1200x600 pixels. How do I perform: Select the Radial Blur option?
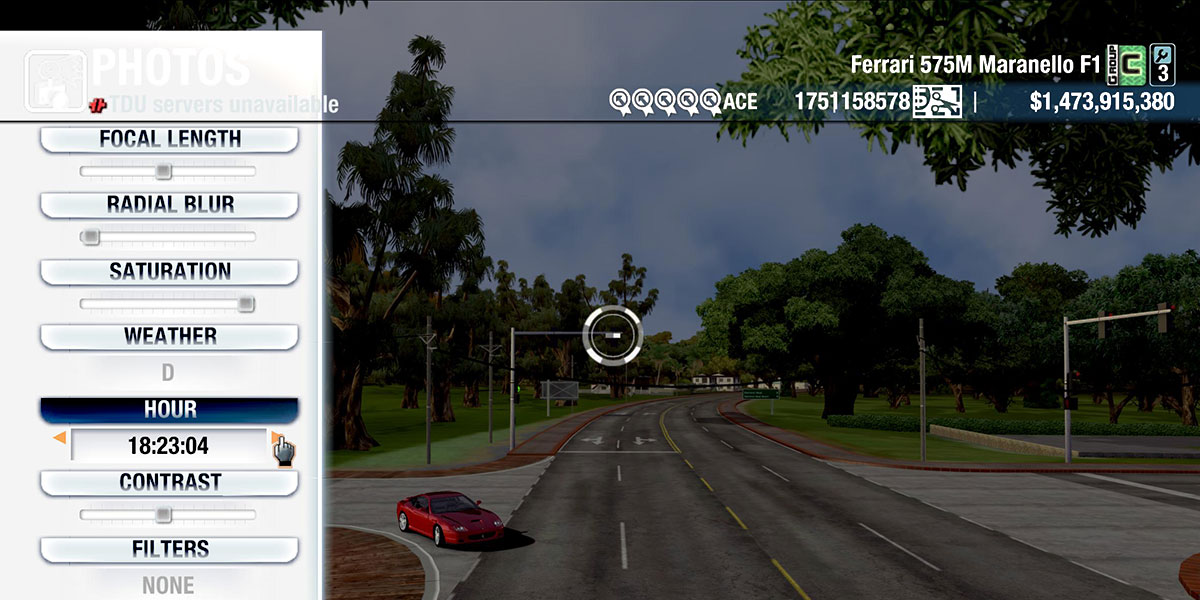click(169, 205)
